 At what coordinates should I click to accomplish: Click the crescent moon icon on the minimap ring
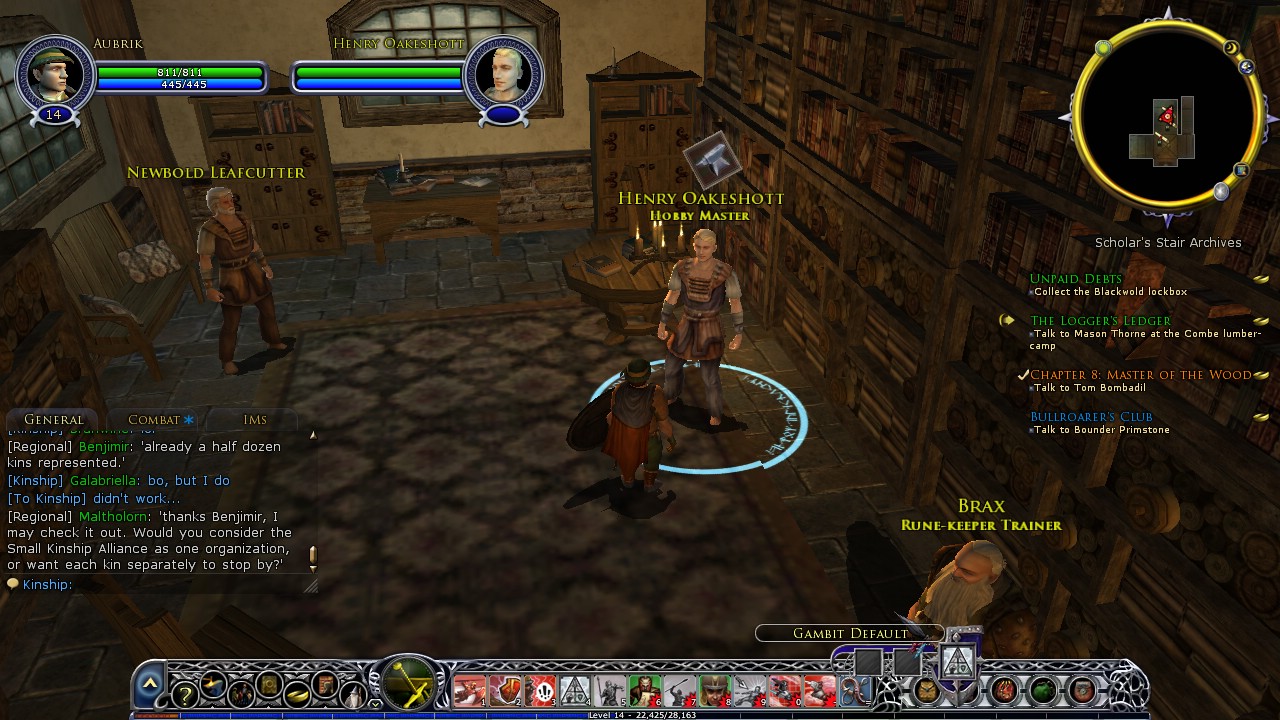[x=1231, y=48]
